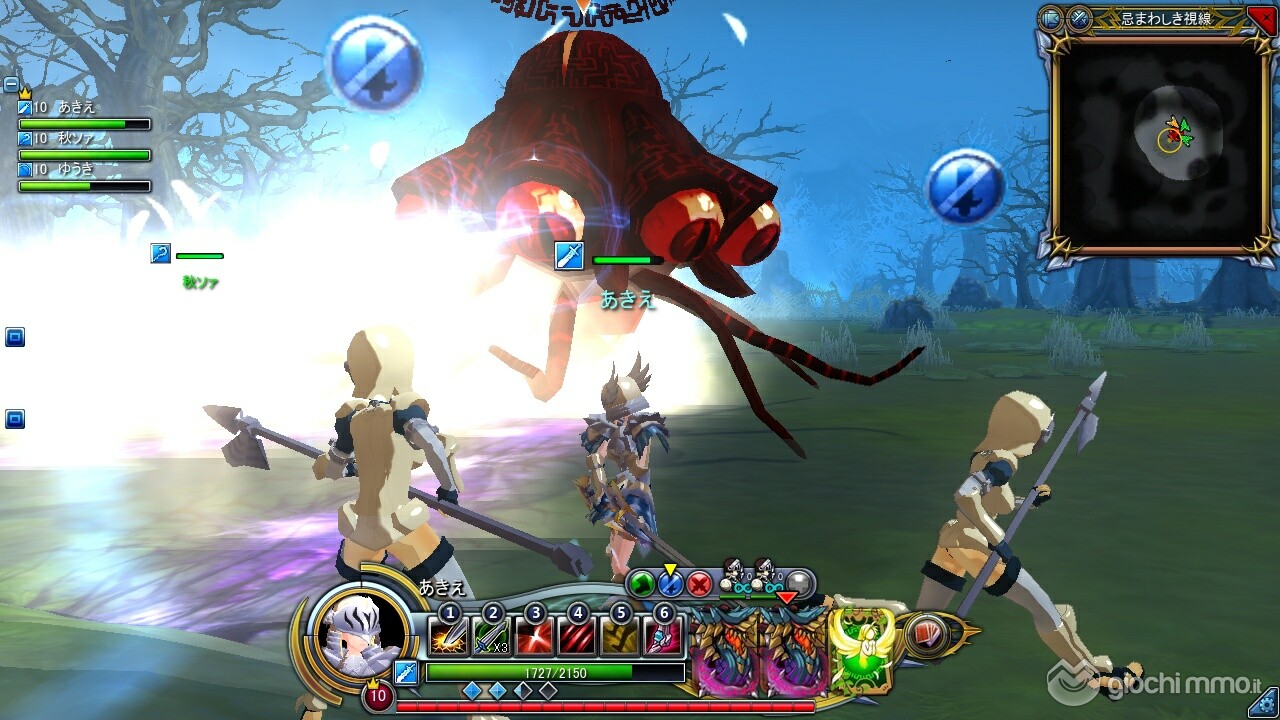Click the green arrow command button
Image resolution: width=1280 pixels, height=720 pixels.
[640, 583]
